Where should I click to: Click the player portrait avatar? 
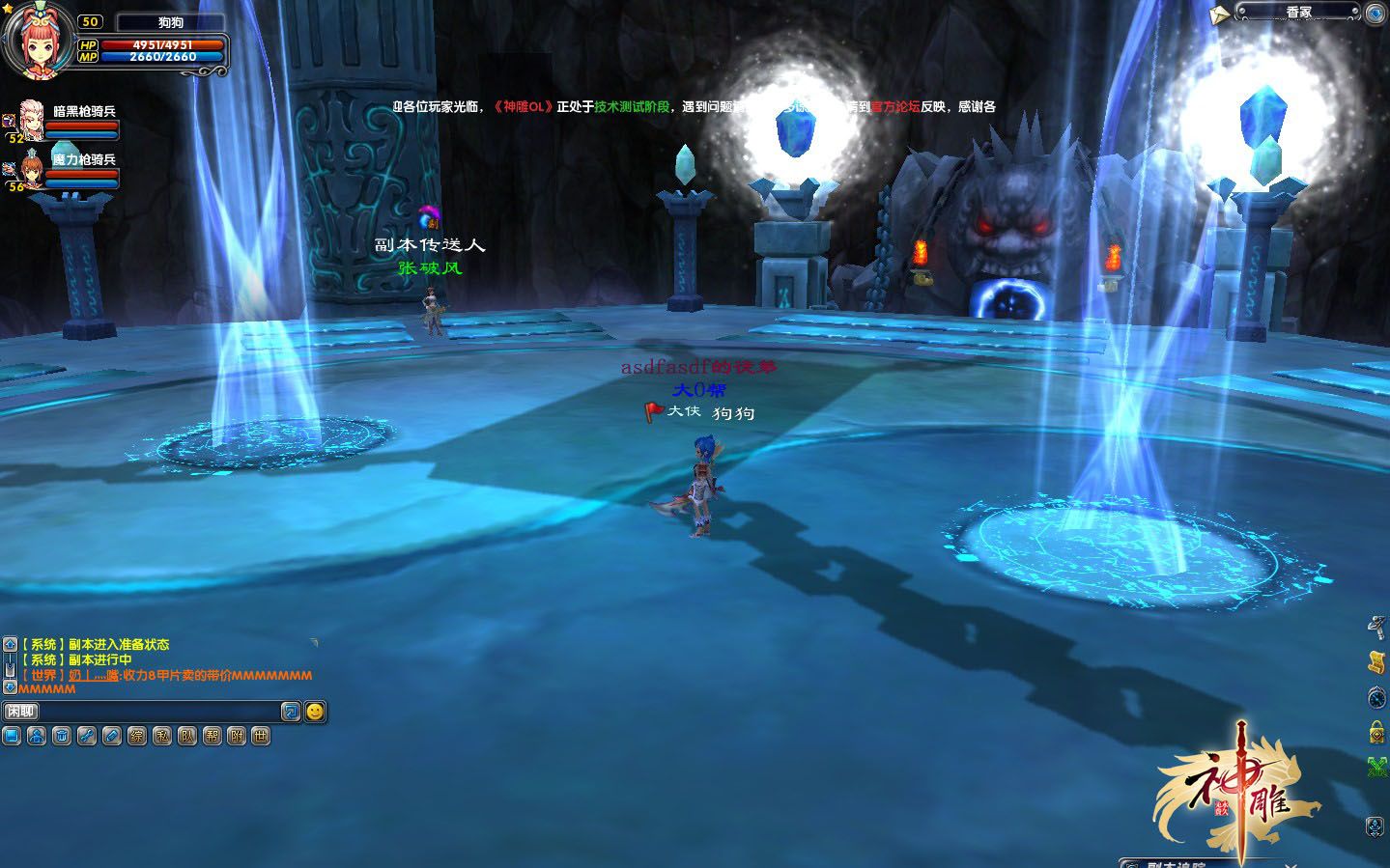click(38, 41)
